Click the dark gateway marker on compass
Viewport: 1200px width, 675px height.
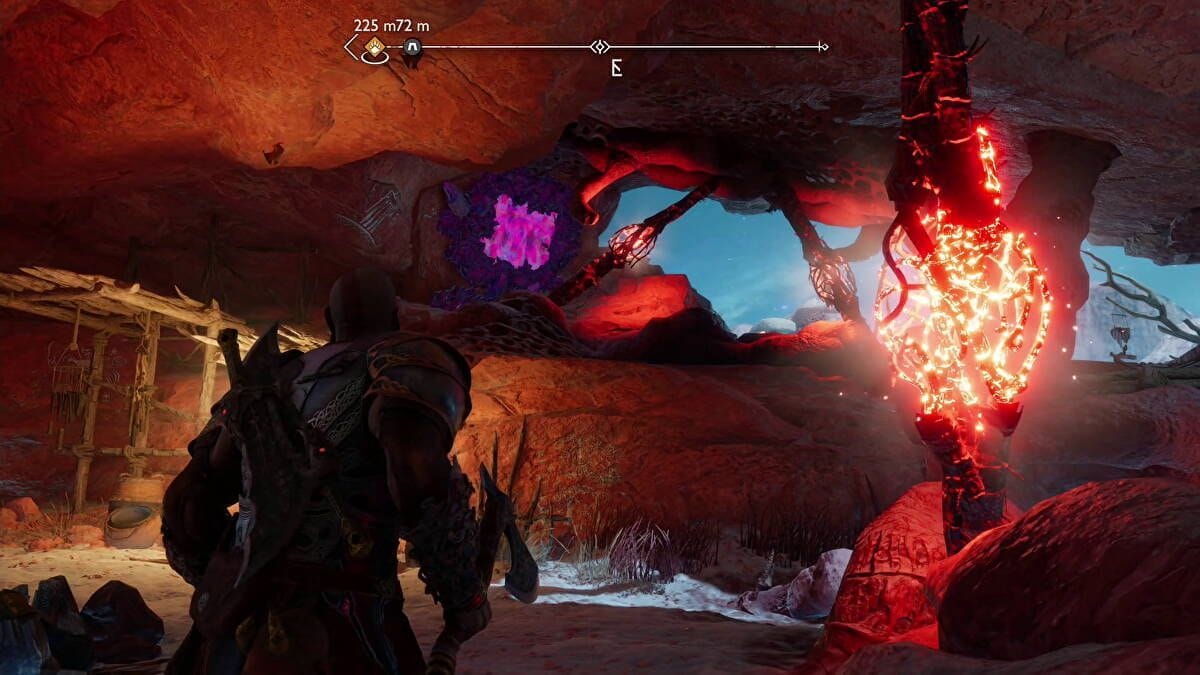(x=411, y=47)
